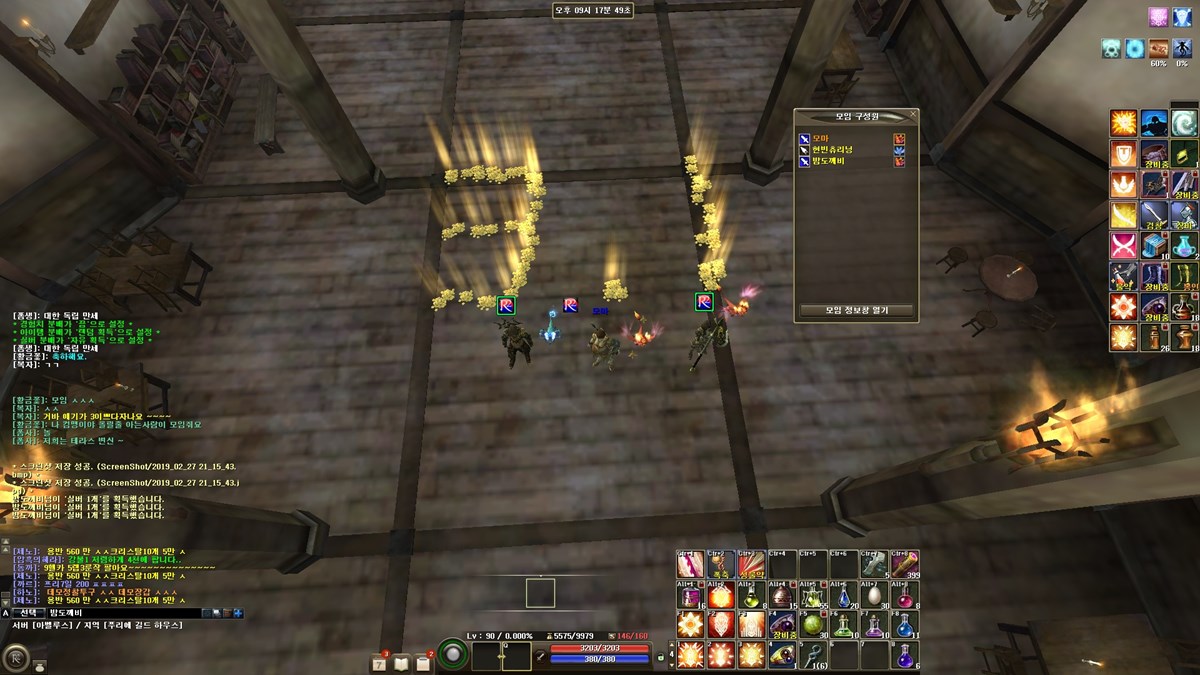Activate the 축축 skill in Ctrl+2 slot
This screenshot has width=1200, height=675.
720,565
